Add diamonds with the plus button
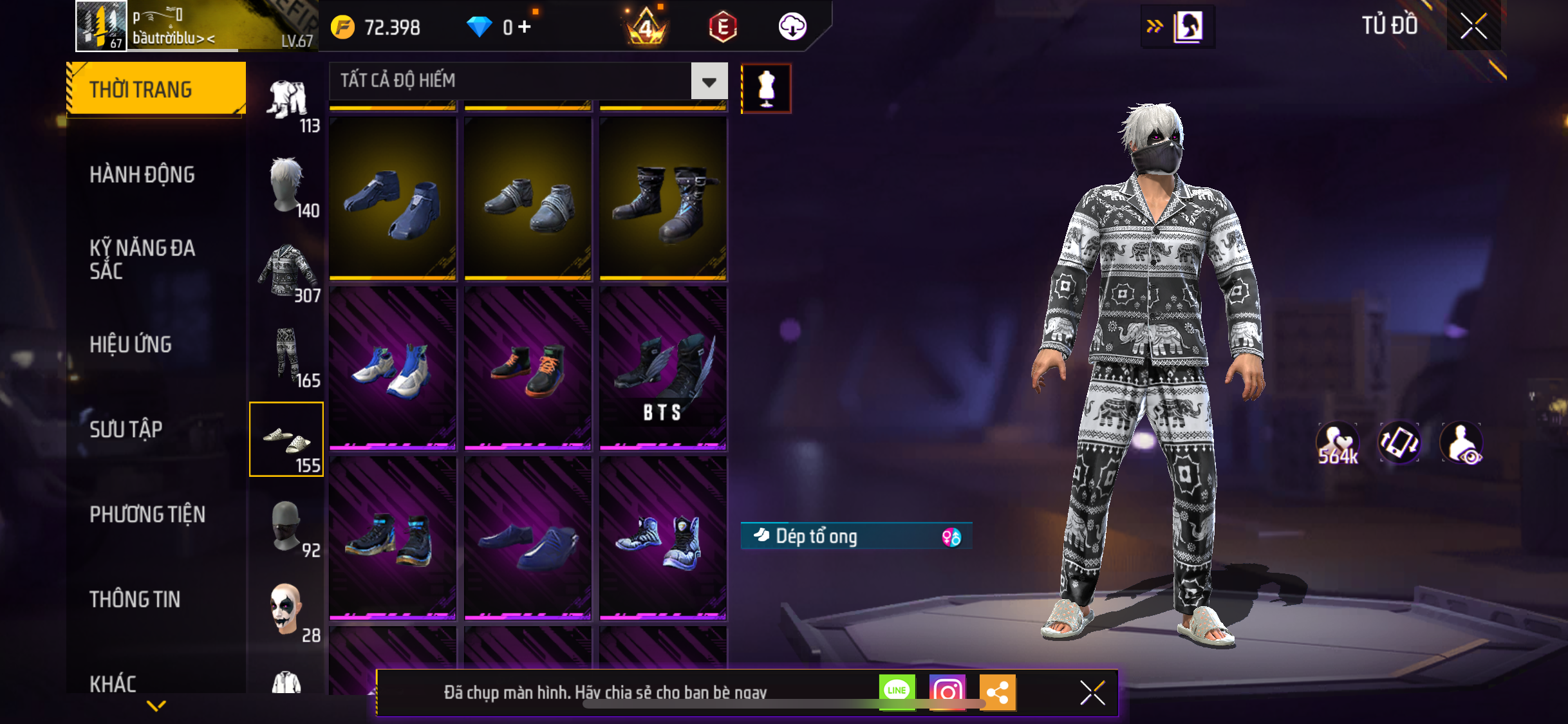1568x724 pixels. (x=525, y=27)
